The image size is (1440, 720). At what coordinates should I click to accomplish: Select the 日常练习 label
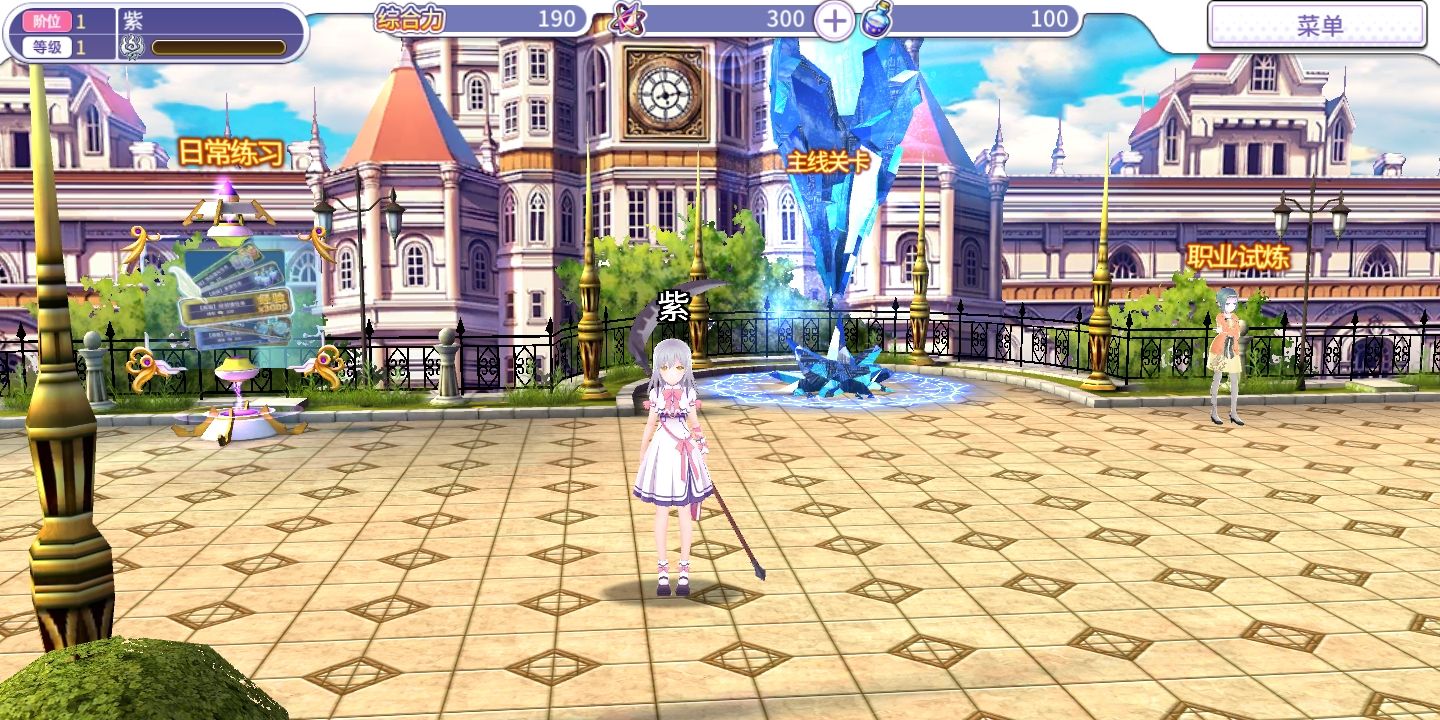point(231,153)
